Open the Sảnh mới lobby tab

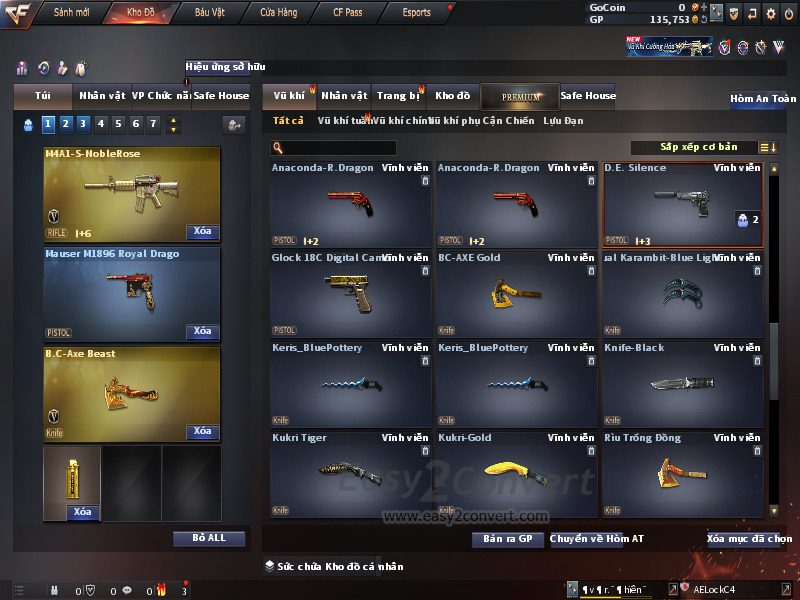[x=71, y=13]
